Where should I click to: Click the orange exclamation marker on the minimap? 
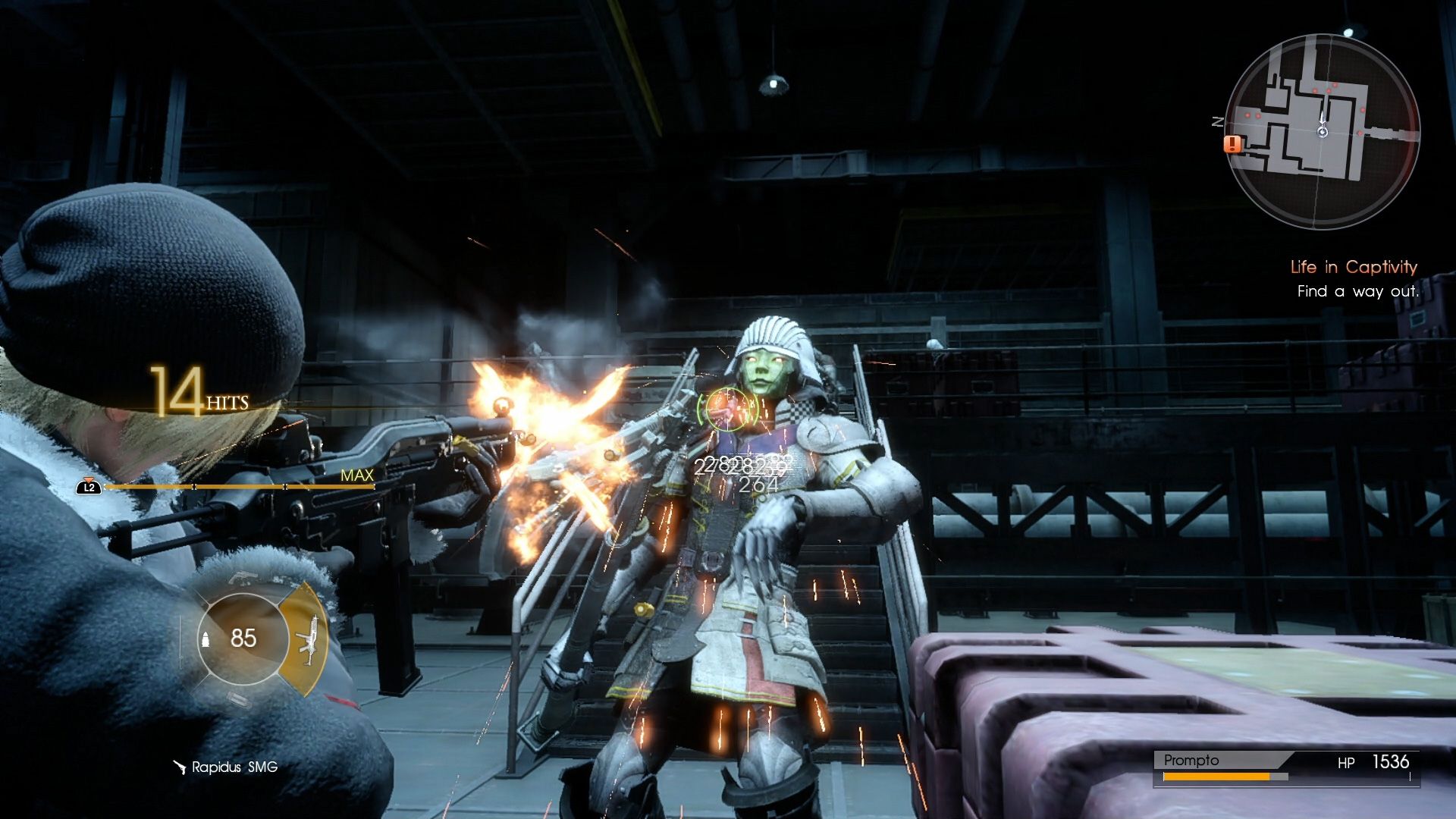[x=1232, y=145]
